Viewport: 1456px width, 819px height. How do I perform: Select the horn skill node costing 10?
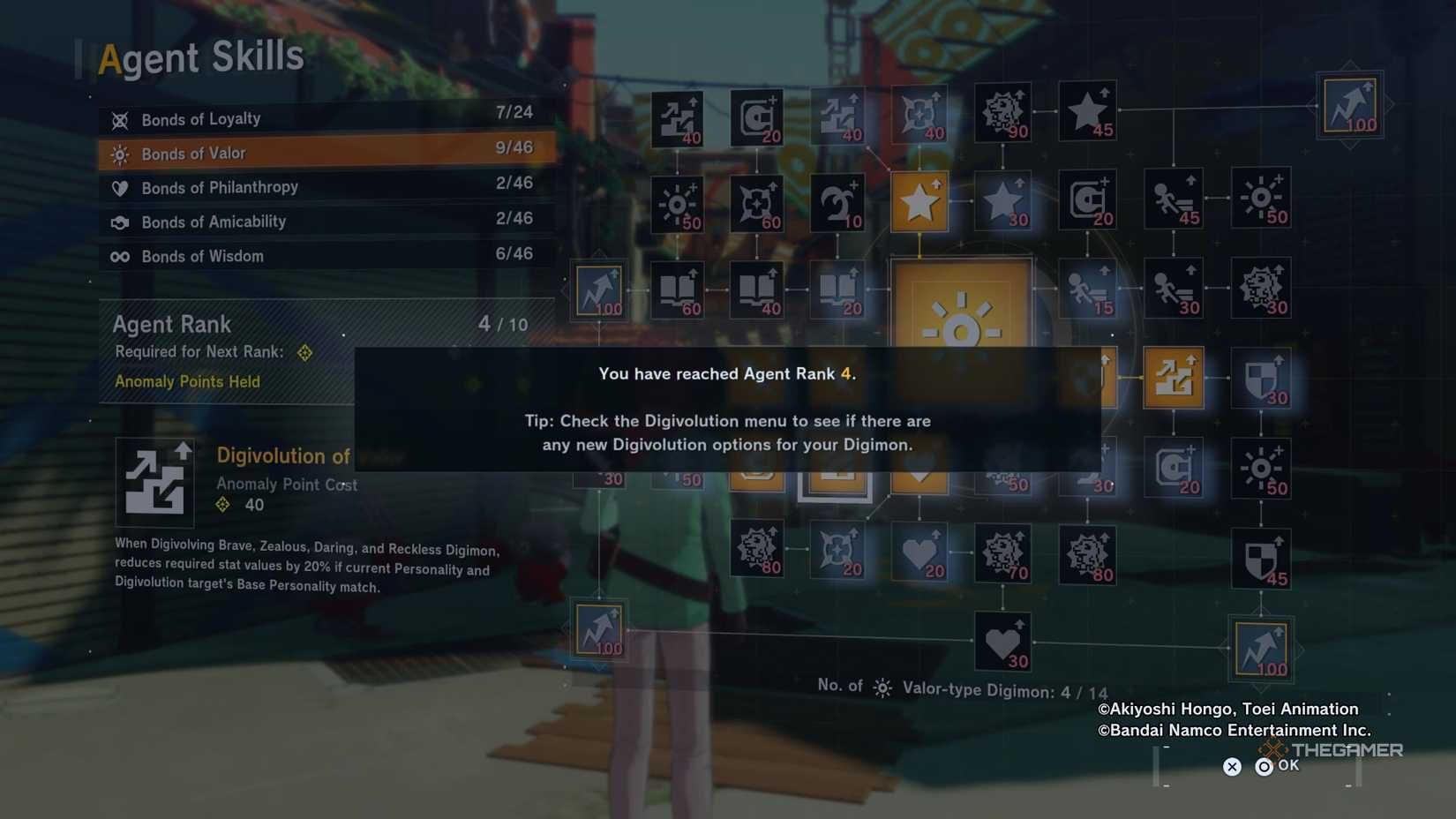(x=837, y=200)
